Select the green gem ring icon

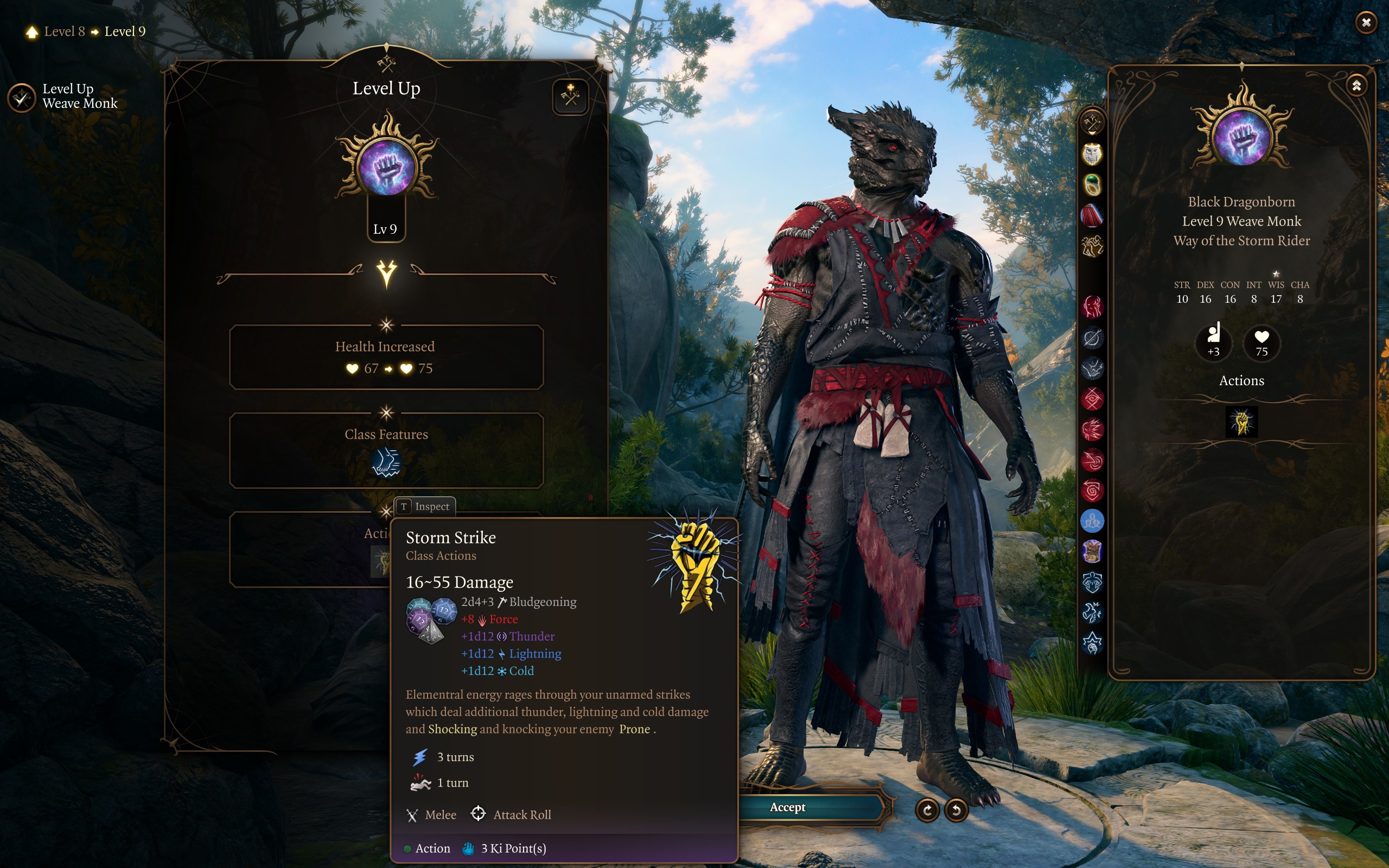click(x=1092, y=185)
